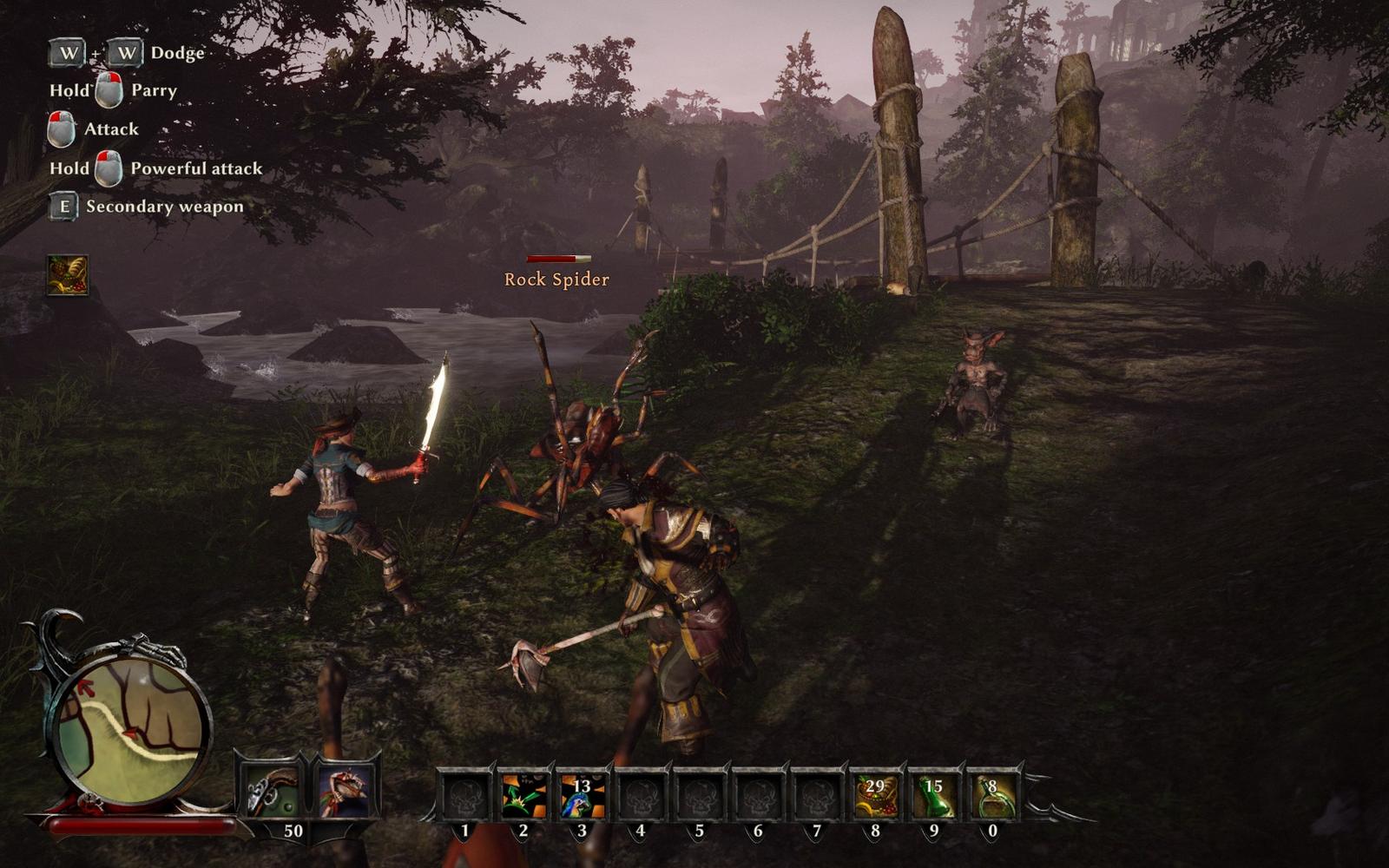Activate the green arrows skill in slot 2
The height and width of the screenshot is (868, 1389).
(x=523, y=795)
